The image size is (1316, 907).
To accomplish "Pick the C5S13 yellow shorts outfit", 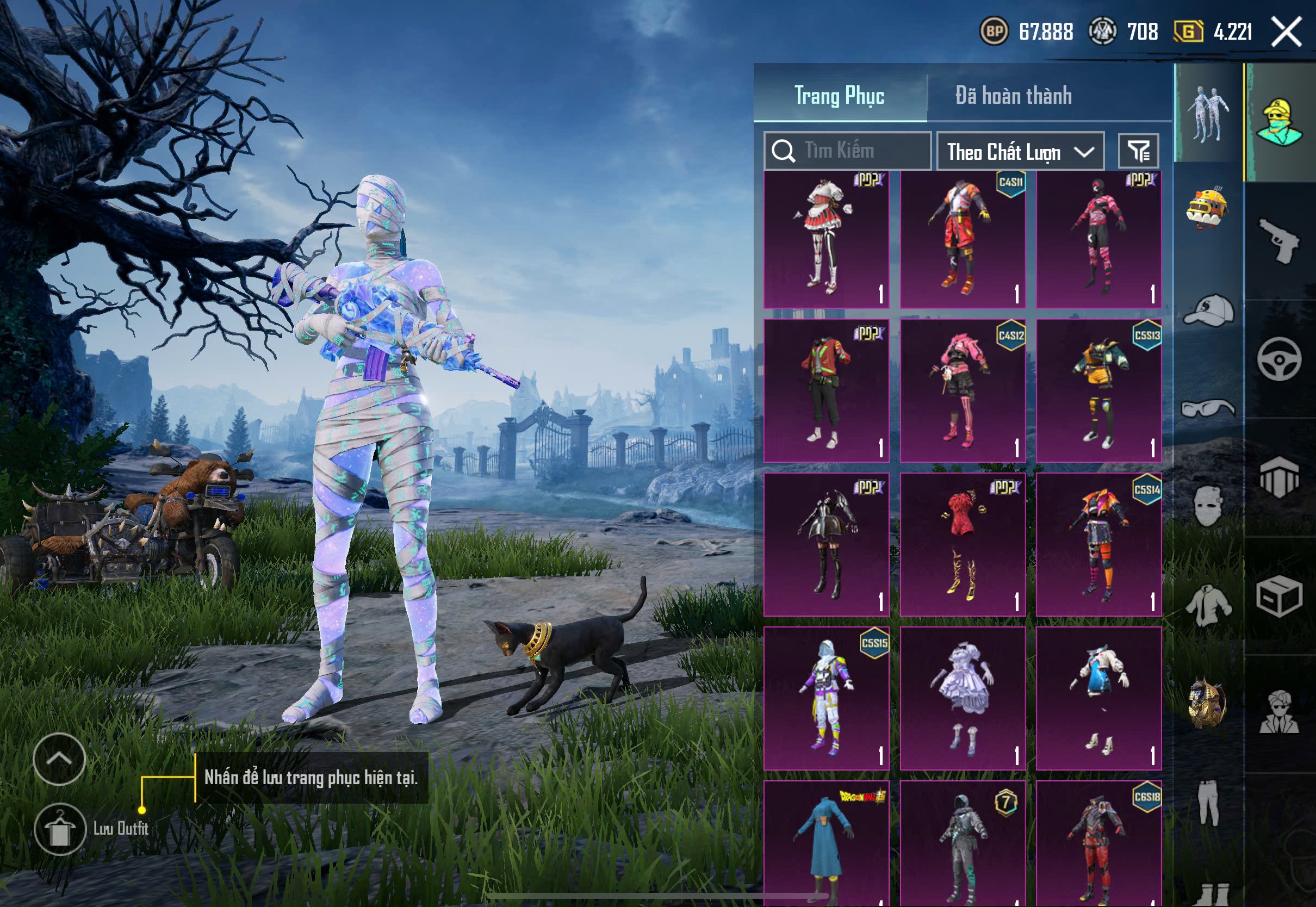I will click(x=1098, y=391).
